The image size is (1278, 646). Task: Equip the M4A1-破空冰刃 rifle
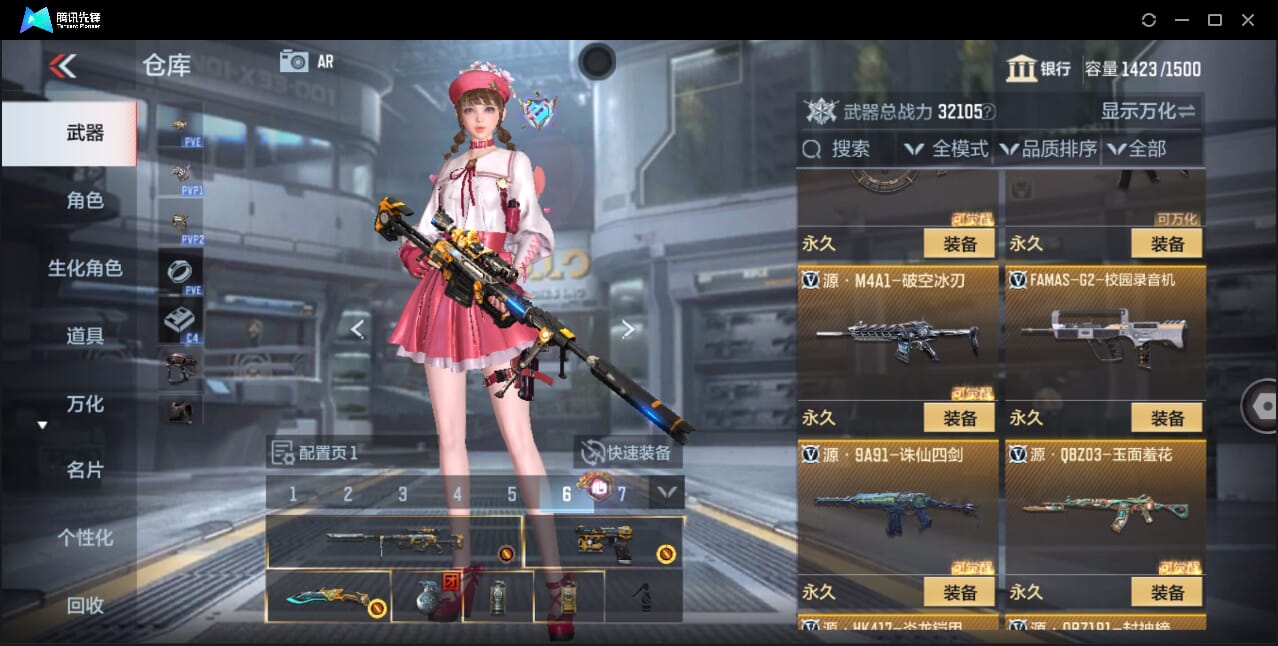tap(959, 418)
